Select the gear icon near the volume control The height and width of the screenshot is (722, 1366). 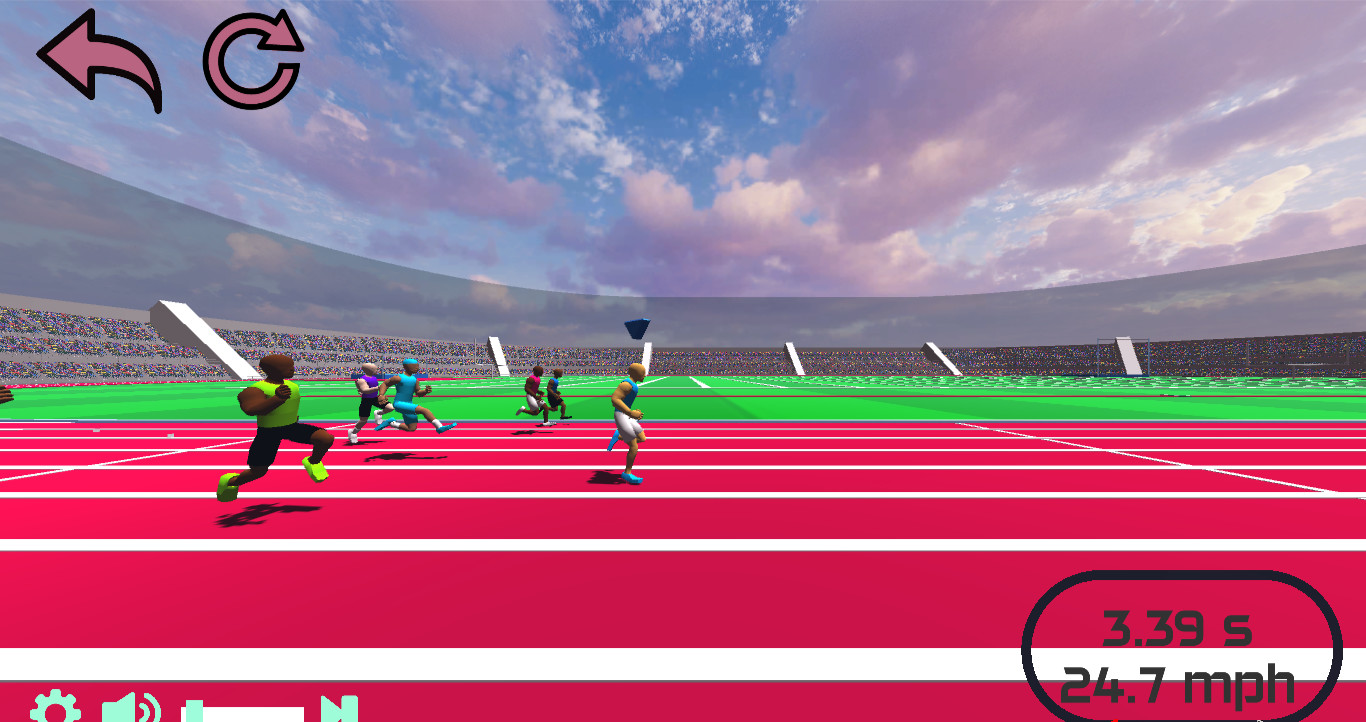click(55, 709)
